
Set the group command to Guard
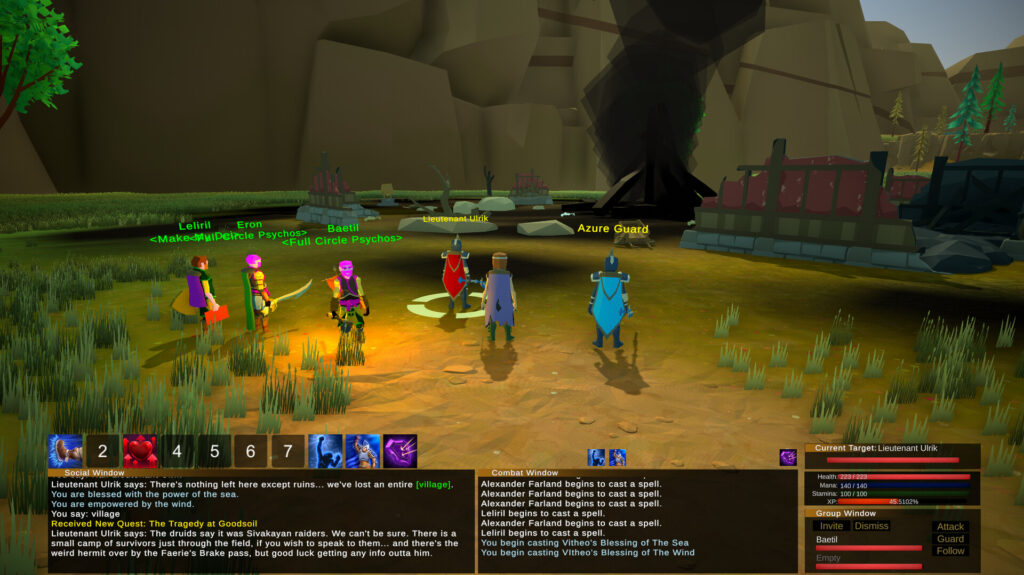[950, 539]
